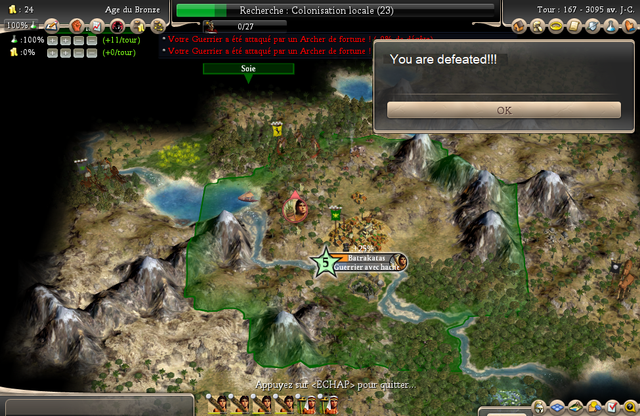This screenshot has height=416, width=640.
Task: Click the Soie city label banner
Action: [248, 69]
